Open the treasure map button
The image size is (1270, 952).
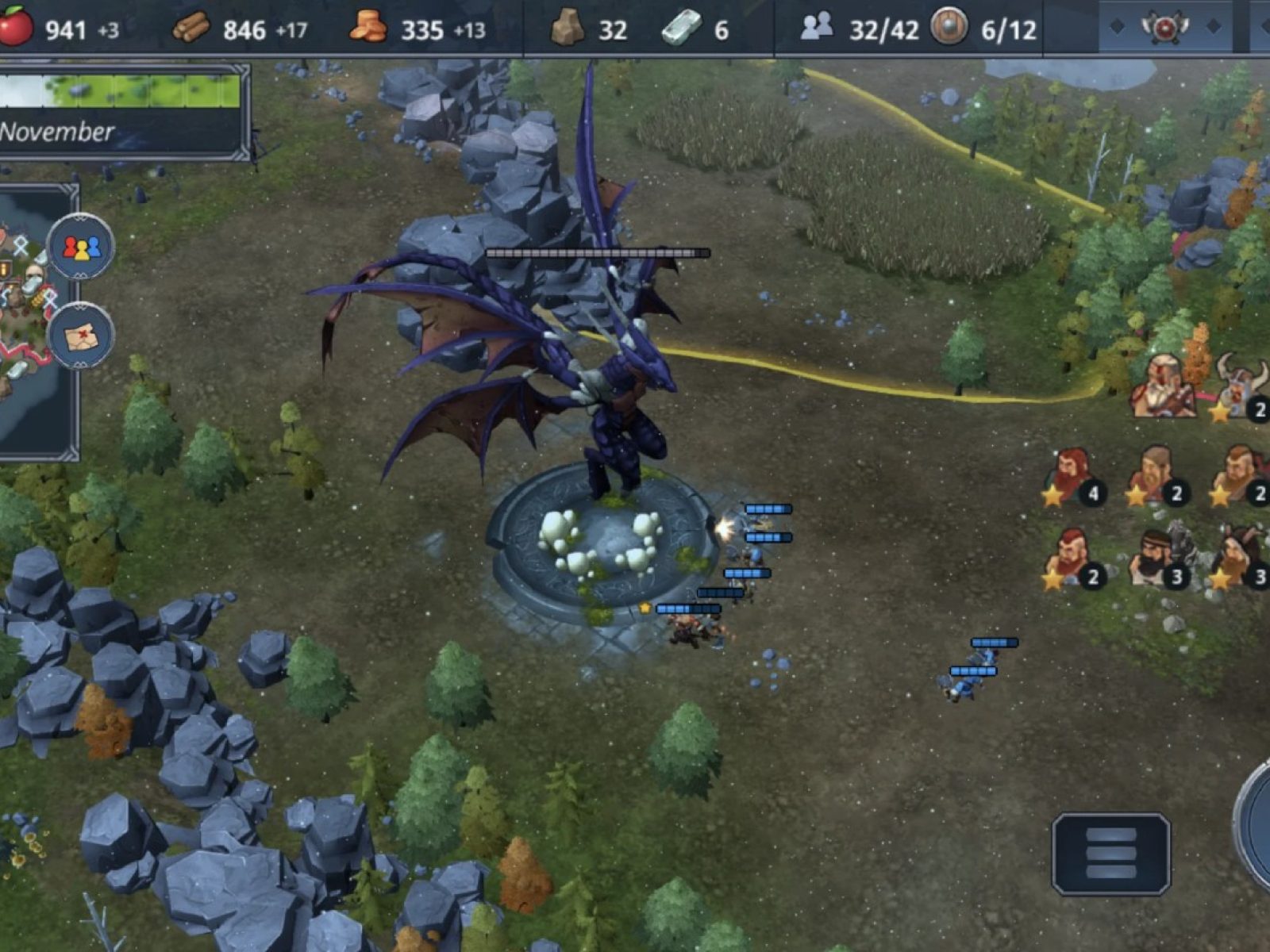81,336
